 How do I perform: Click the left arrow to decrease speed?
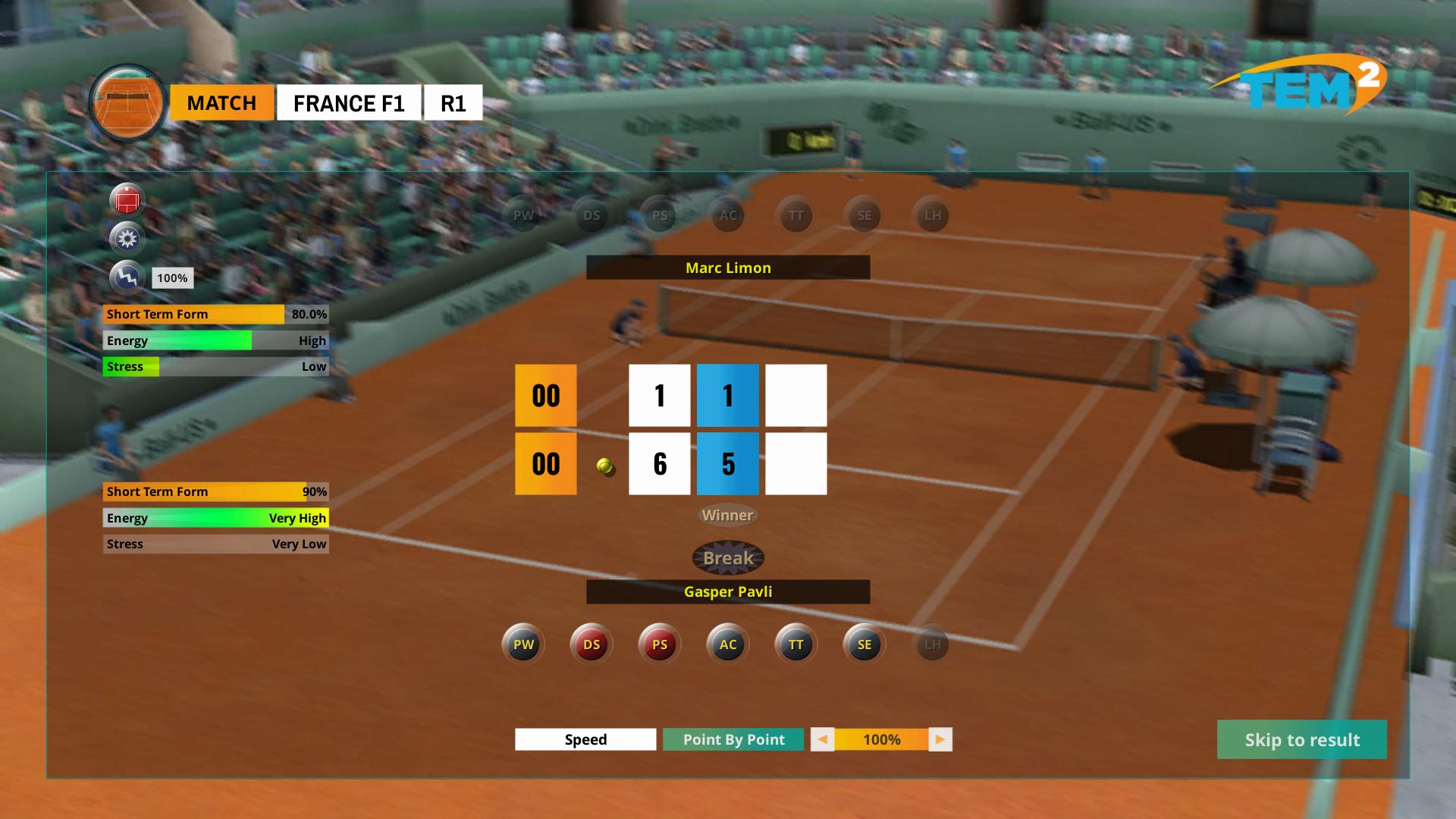[x=823, y=739]
